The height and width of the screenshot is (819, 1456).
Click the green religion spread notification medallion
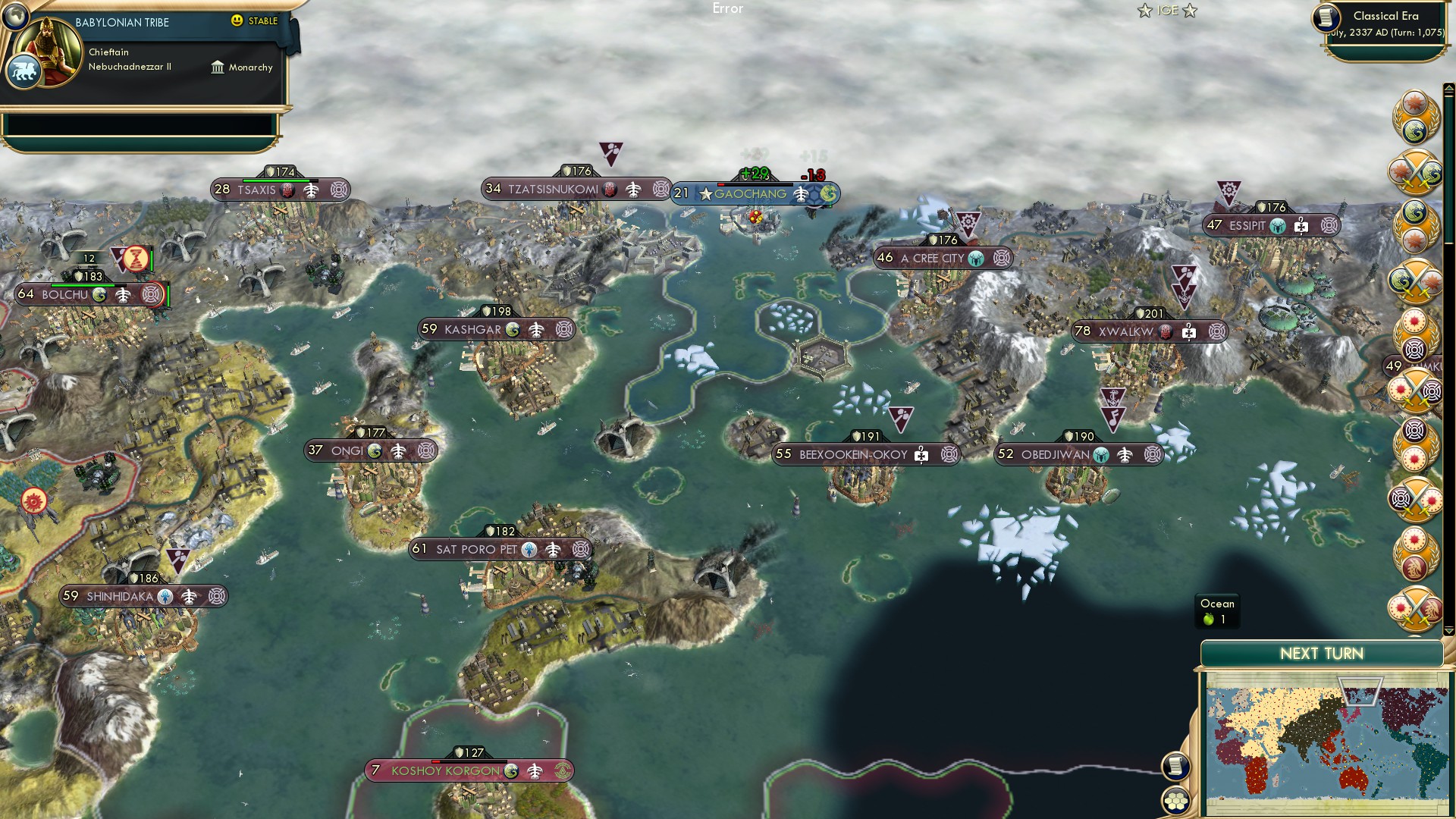tap(1415, 221)
